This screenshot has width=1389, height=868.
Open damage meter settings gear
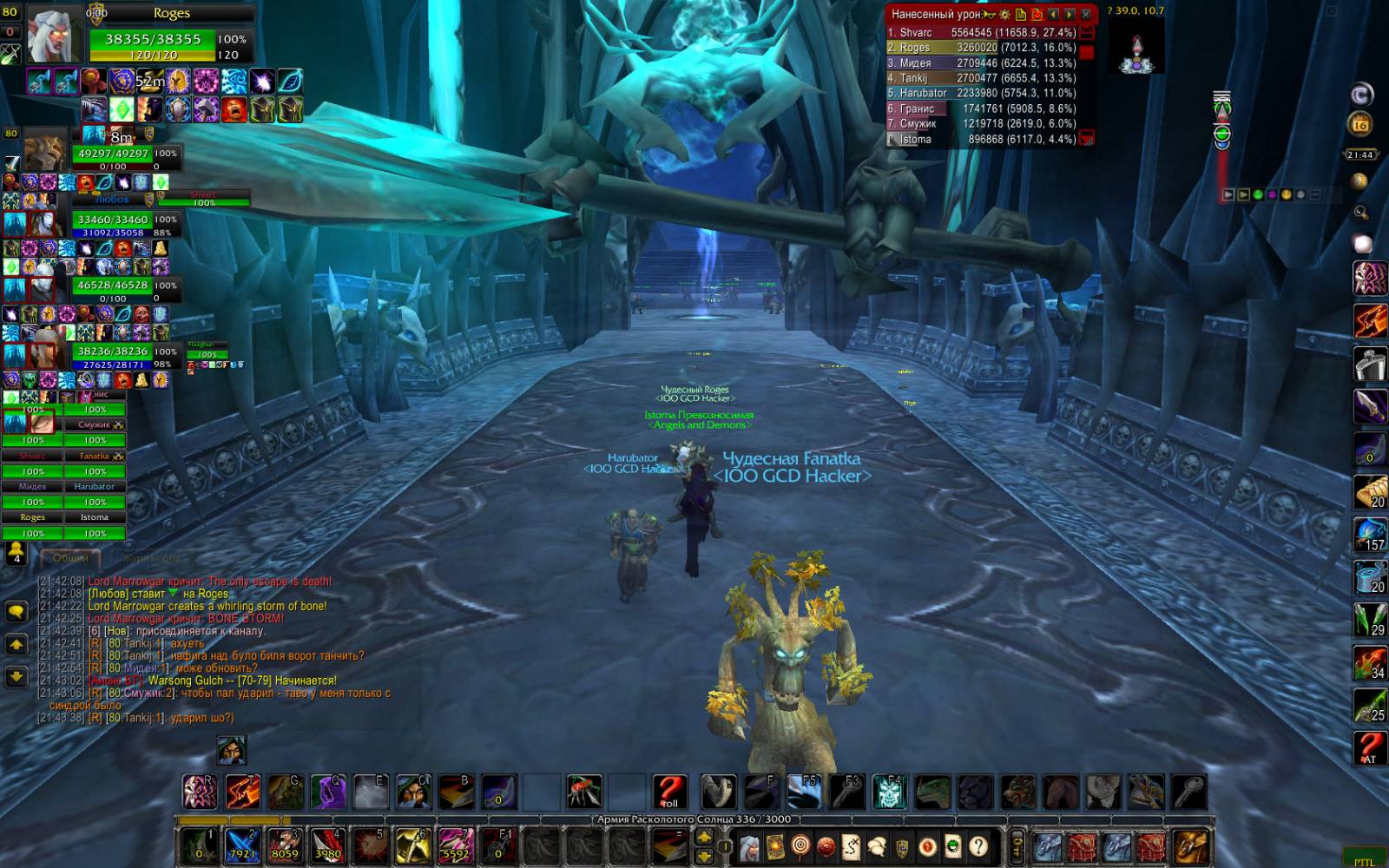(x=1004, y=14)
